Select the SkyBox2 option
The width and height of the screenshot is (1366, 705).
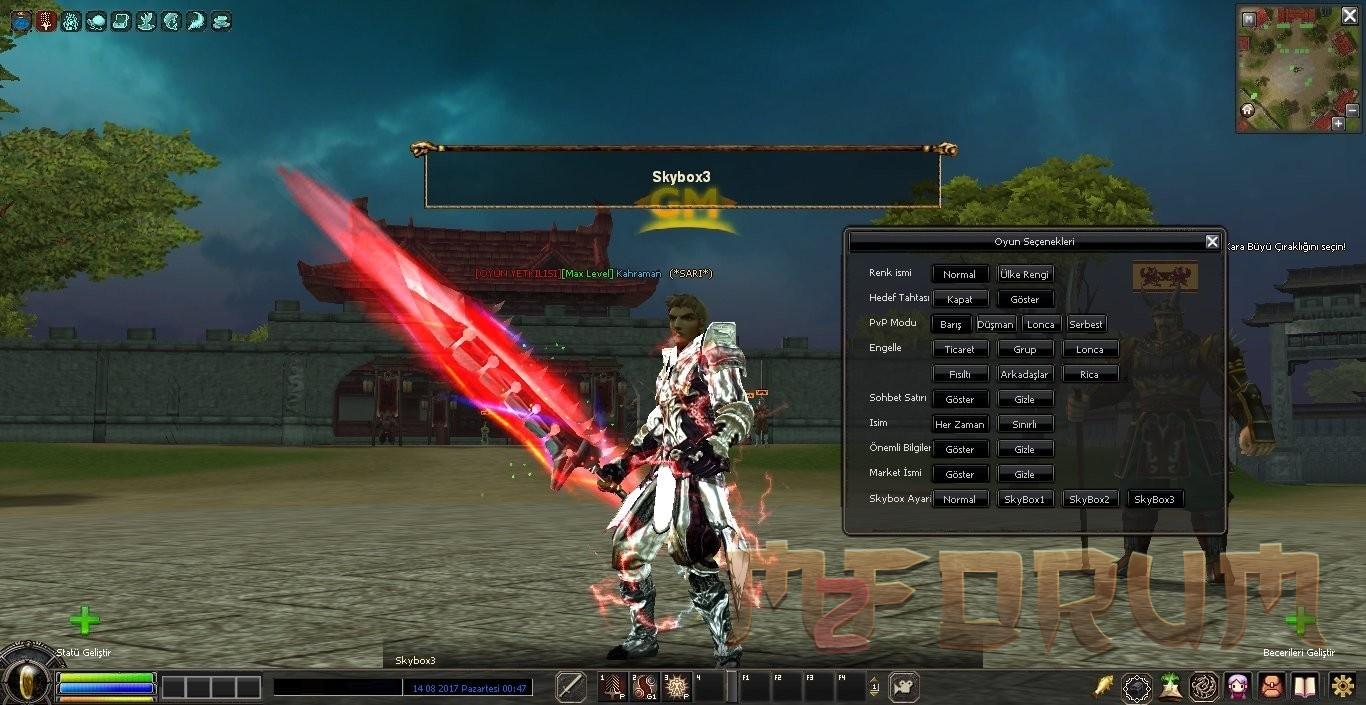[1089, 499]
